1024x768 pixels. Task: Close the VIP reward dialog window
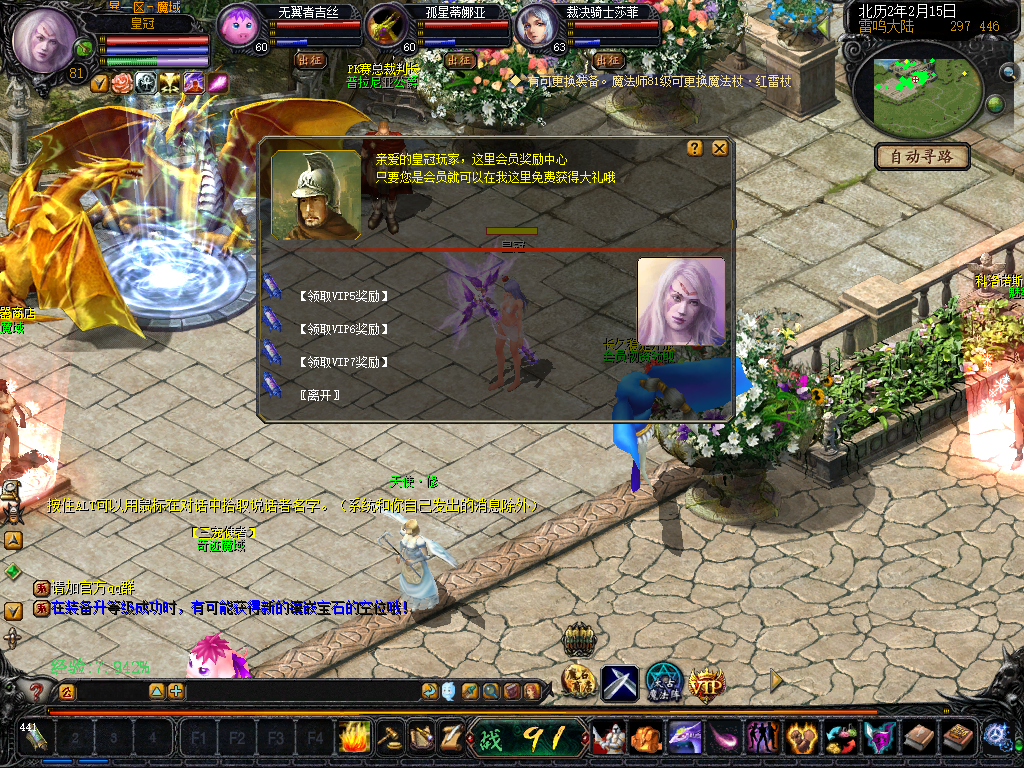(719, 148)
